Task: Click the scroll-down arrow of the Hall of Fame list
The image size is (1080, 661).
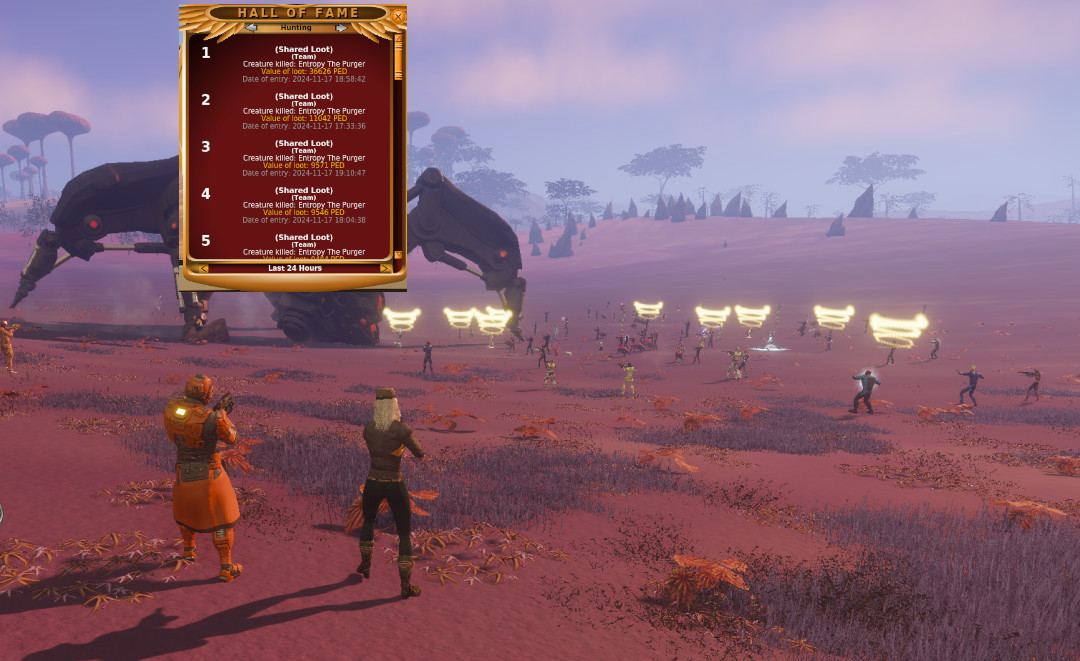Action: pos(398,255)
